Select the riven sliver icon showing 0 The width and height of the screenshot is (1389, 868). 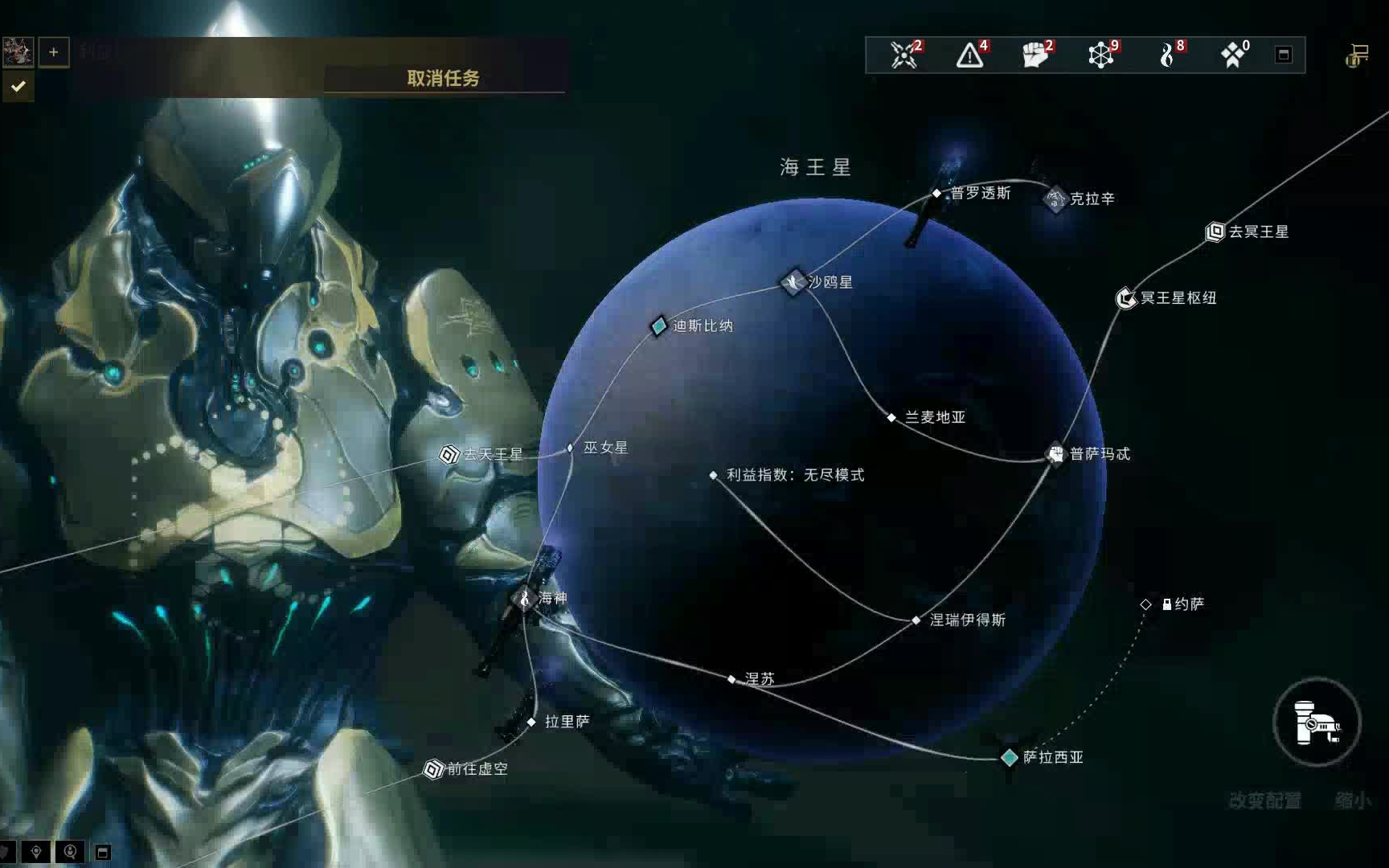click(x=1234, y=55)
